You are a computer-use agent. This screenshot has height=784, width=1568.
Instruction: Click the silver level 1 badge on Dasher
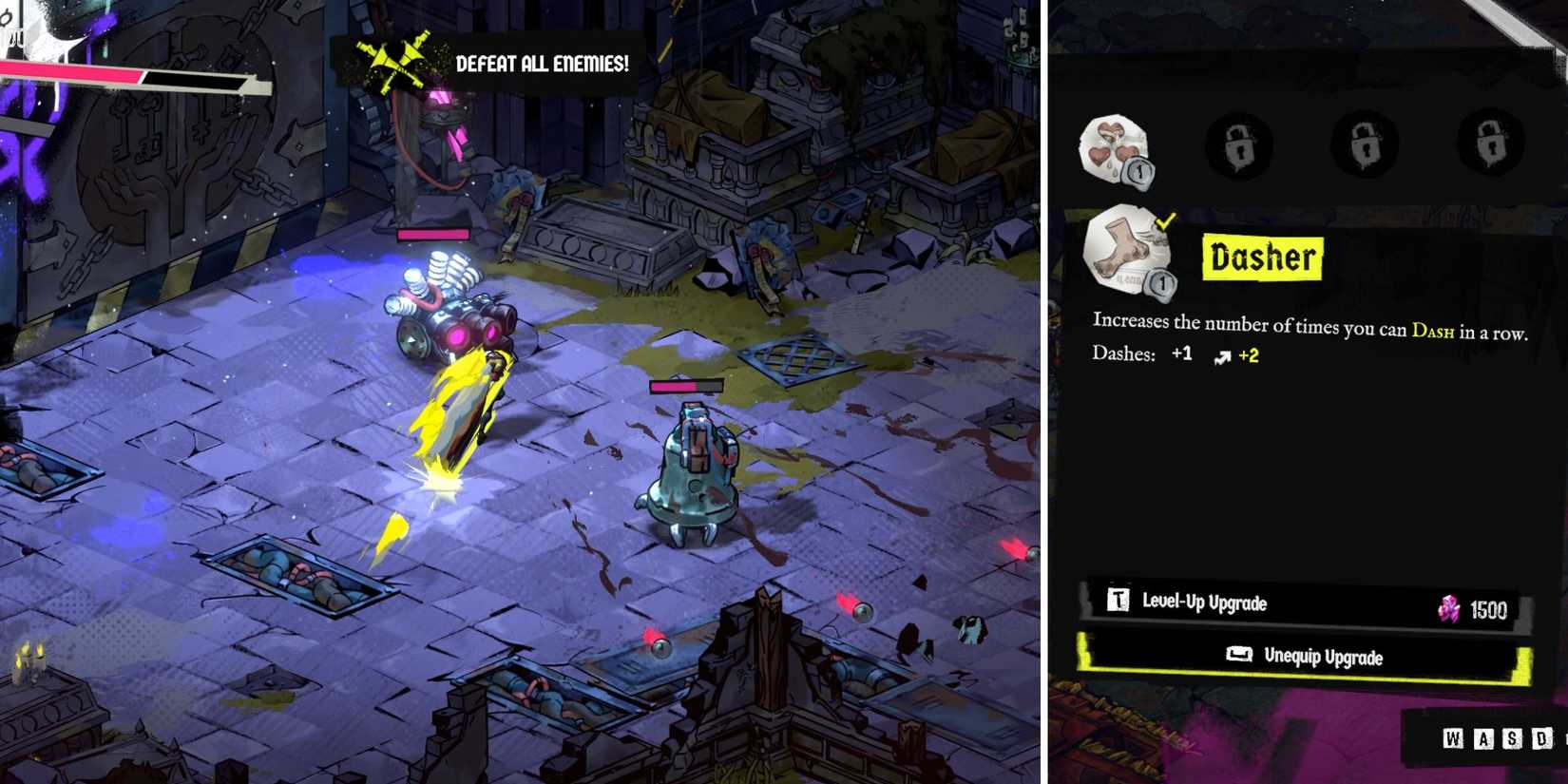(1162, 281)
